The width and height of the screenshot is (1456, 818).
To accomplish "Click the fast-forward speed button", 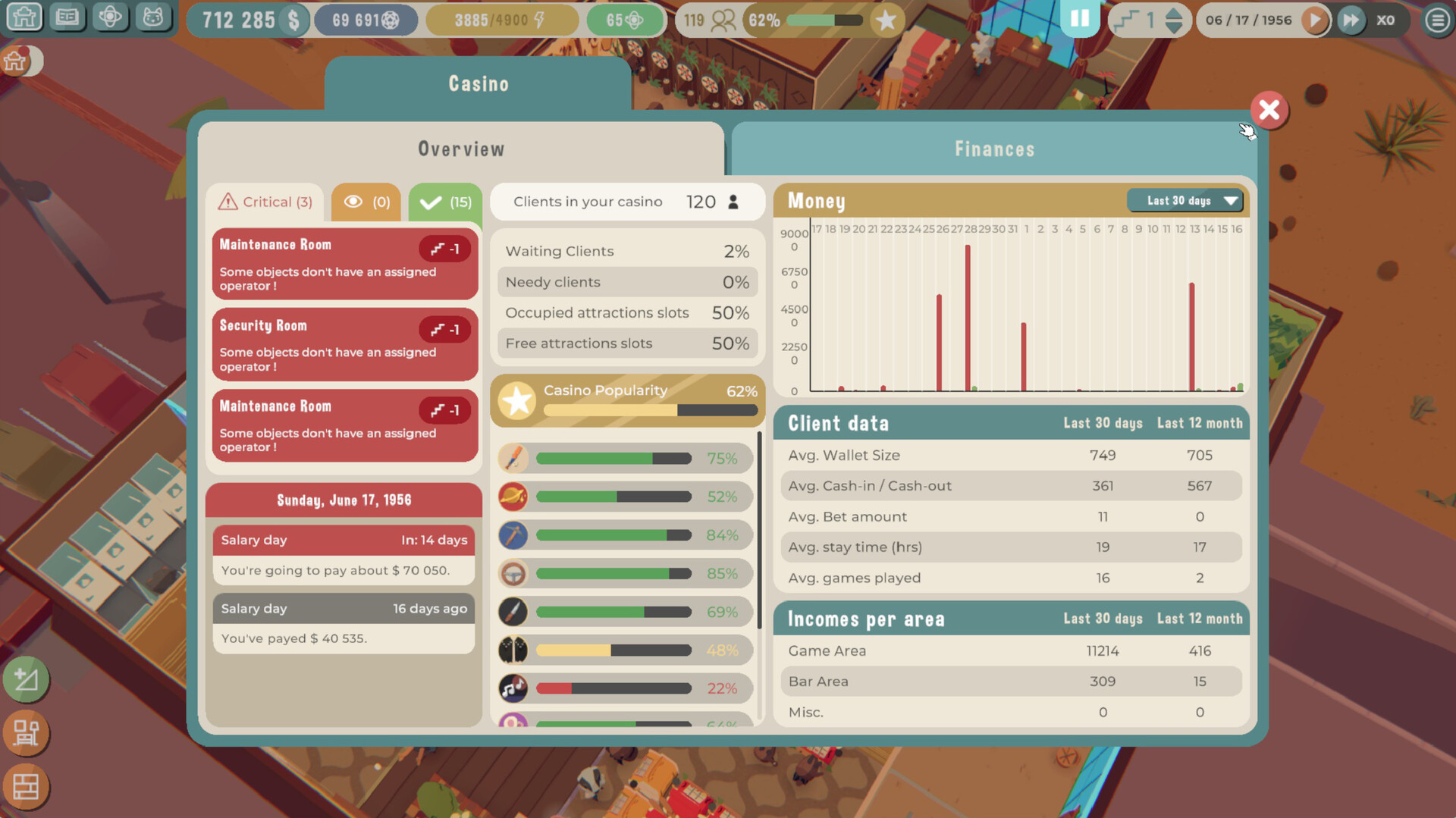I will (1351, 20).
